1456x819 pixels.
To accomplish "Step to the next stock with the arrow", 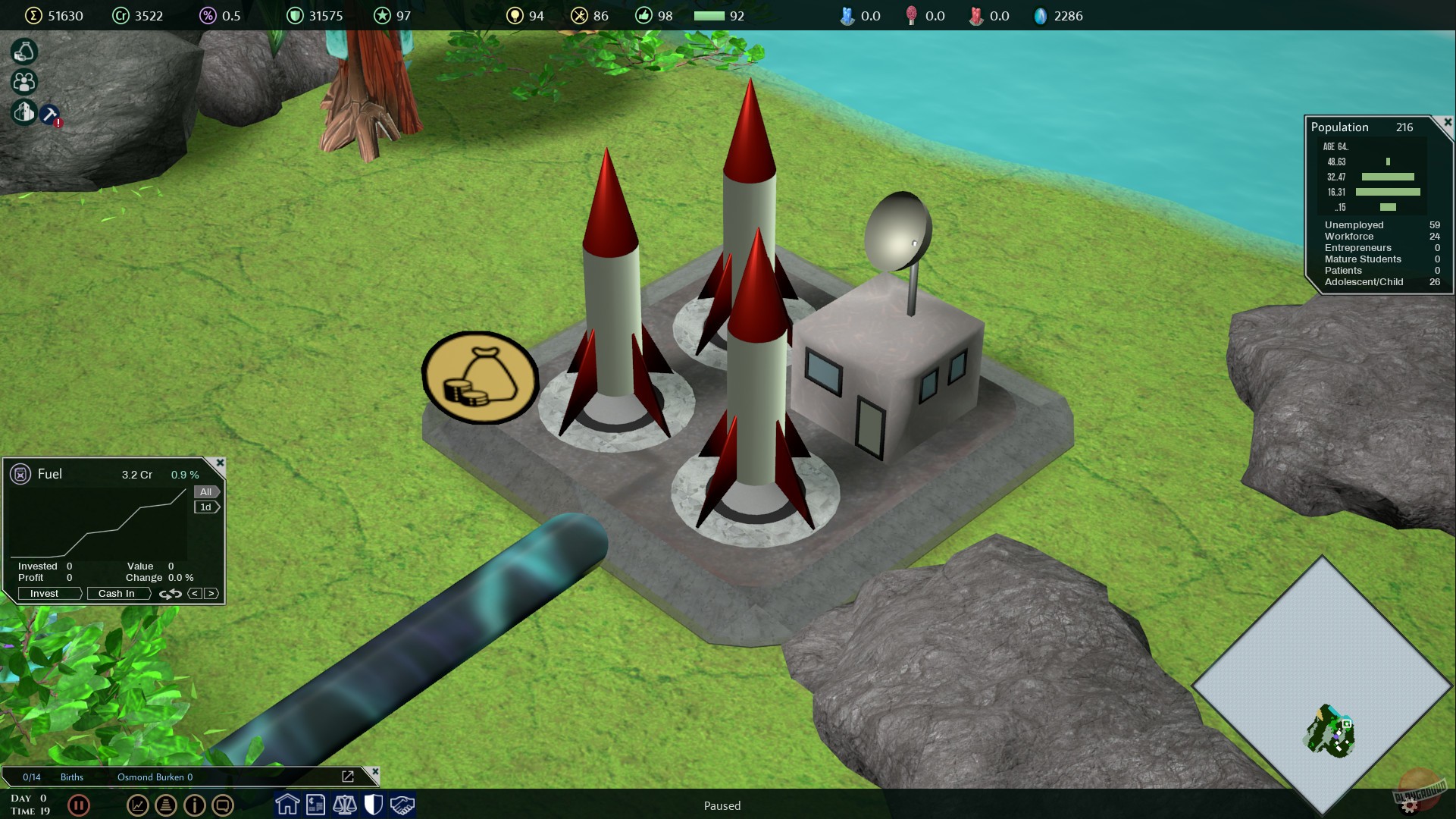I will [211, 594].
